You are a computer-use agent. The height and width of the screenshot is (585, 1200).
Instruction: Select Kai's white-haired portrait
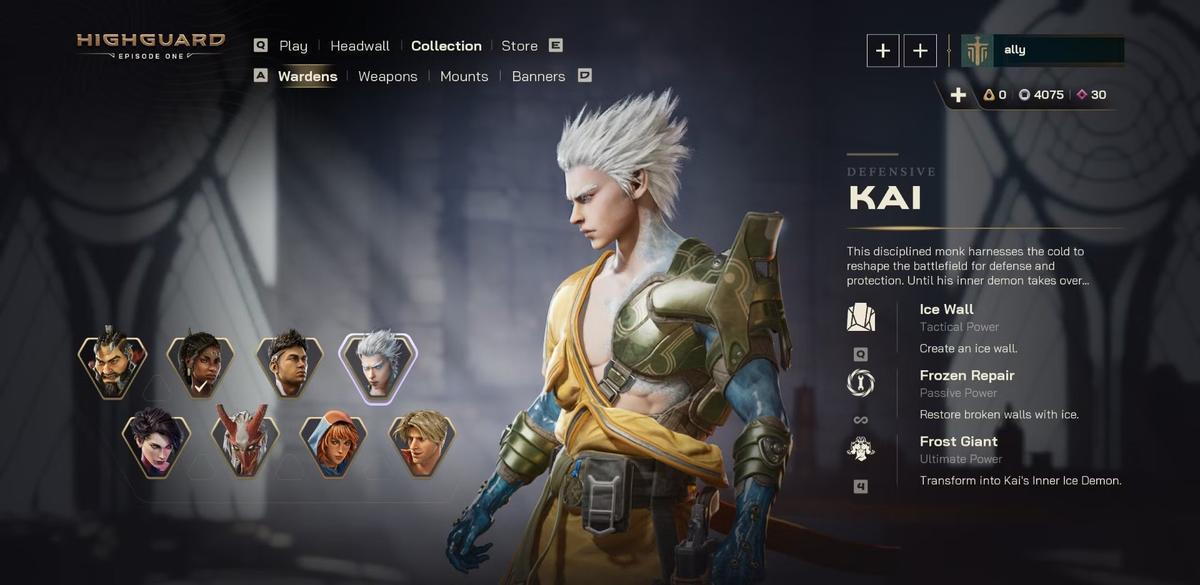378,365
